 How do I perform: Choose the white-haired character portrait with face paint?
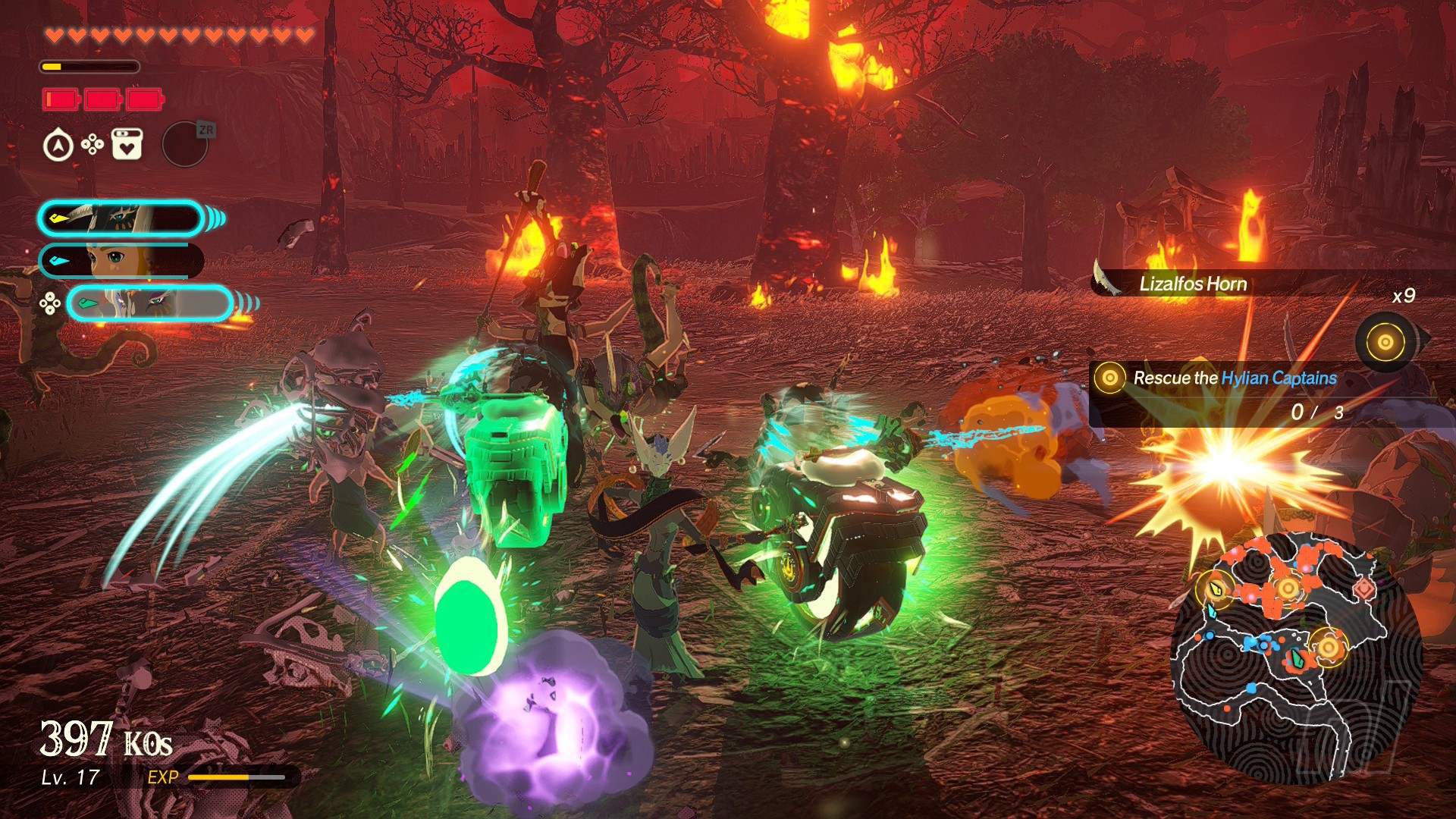pyautogui.click(x=149, y=304)
